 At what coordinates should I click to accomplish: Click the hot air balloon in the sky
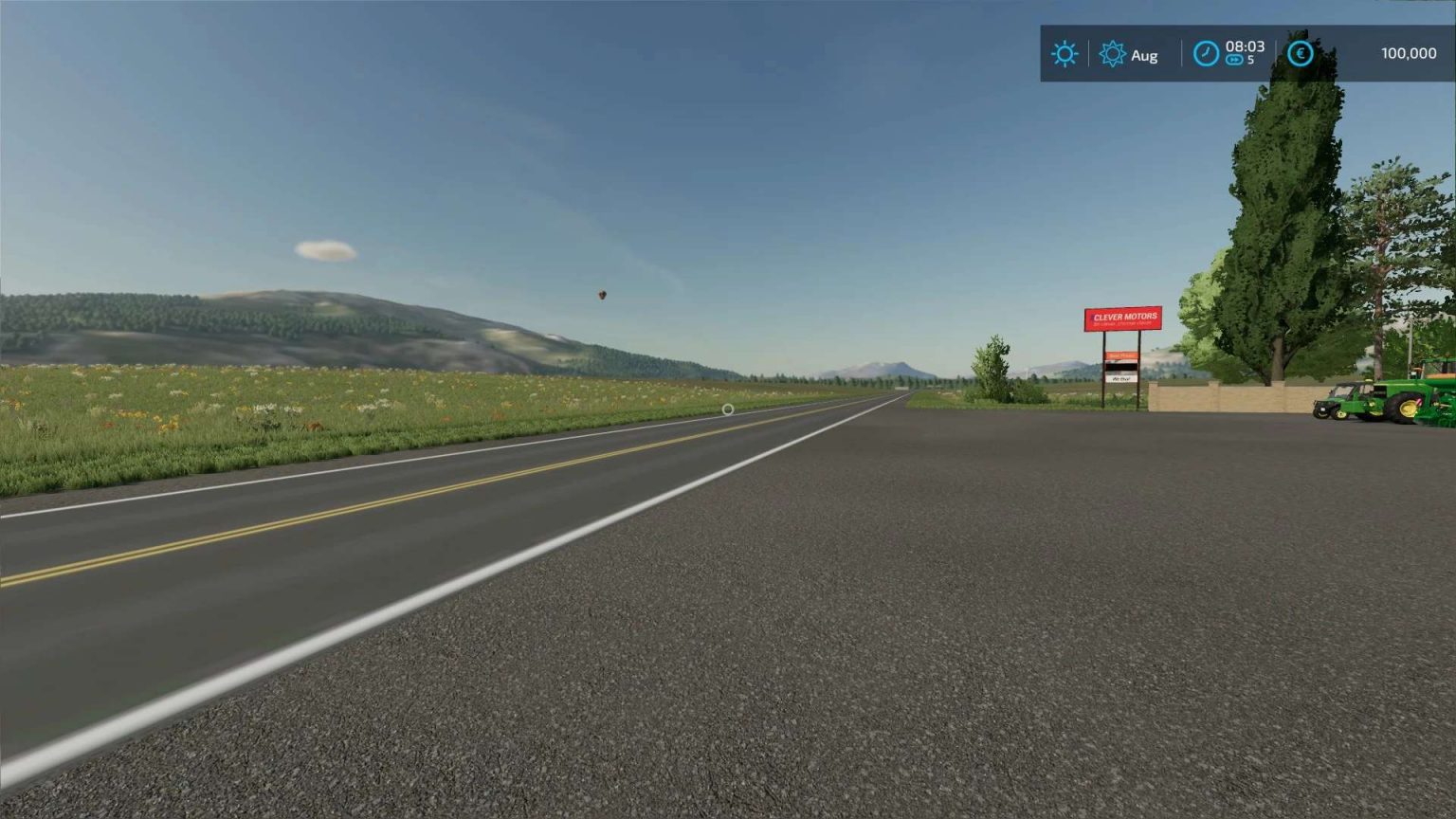[603, 296]
